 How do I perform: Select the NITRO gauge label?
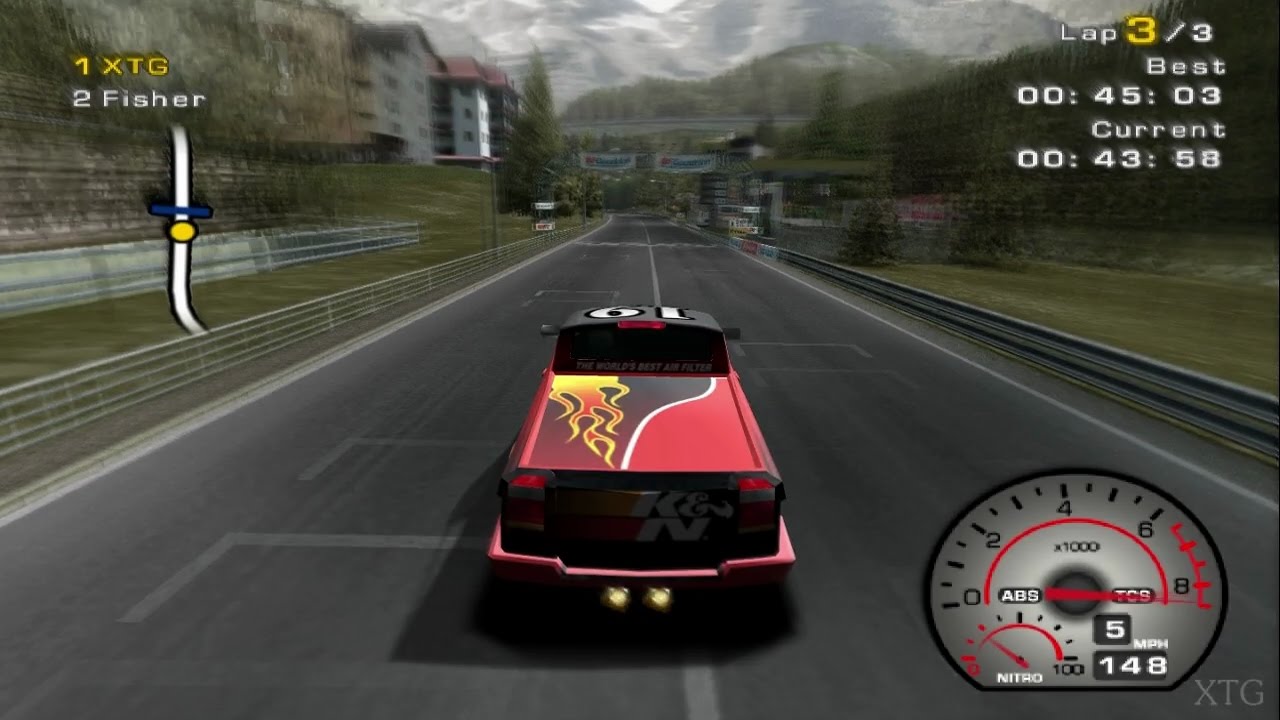1021,676
